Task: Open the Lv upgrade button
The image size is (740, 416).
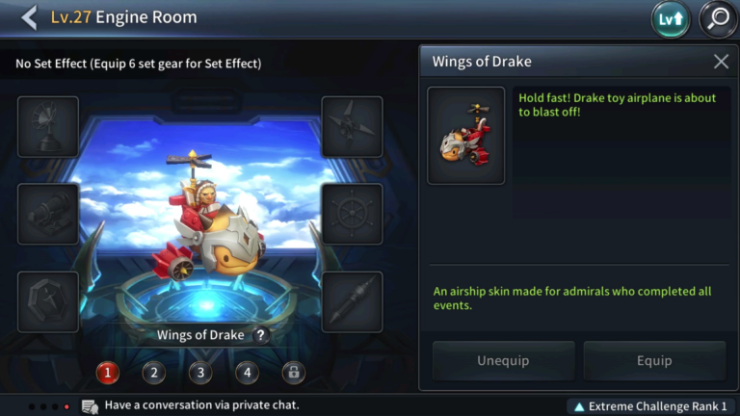Action: pos(670,19)
